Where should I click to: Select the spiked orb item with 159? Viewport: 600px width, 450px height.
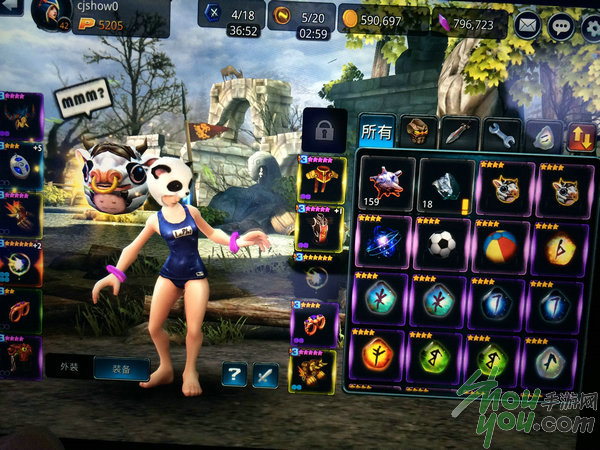(x=385, y=185)
